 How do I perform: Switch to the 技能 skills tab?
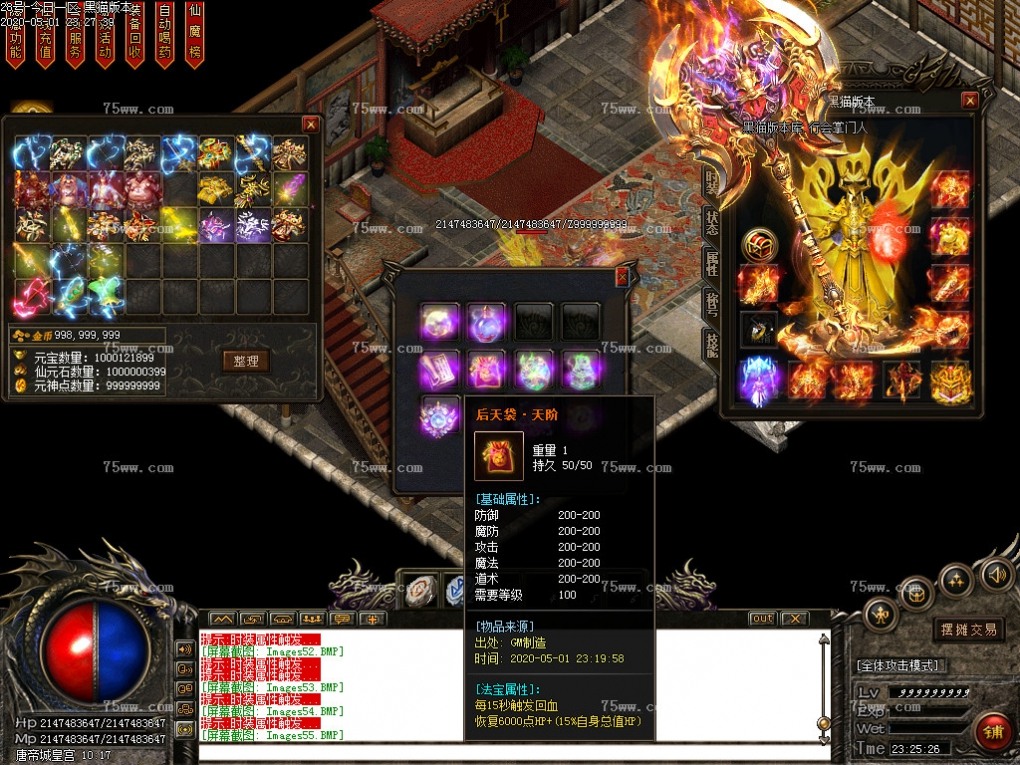point(711,345)
